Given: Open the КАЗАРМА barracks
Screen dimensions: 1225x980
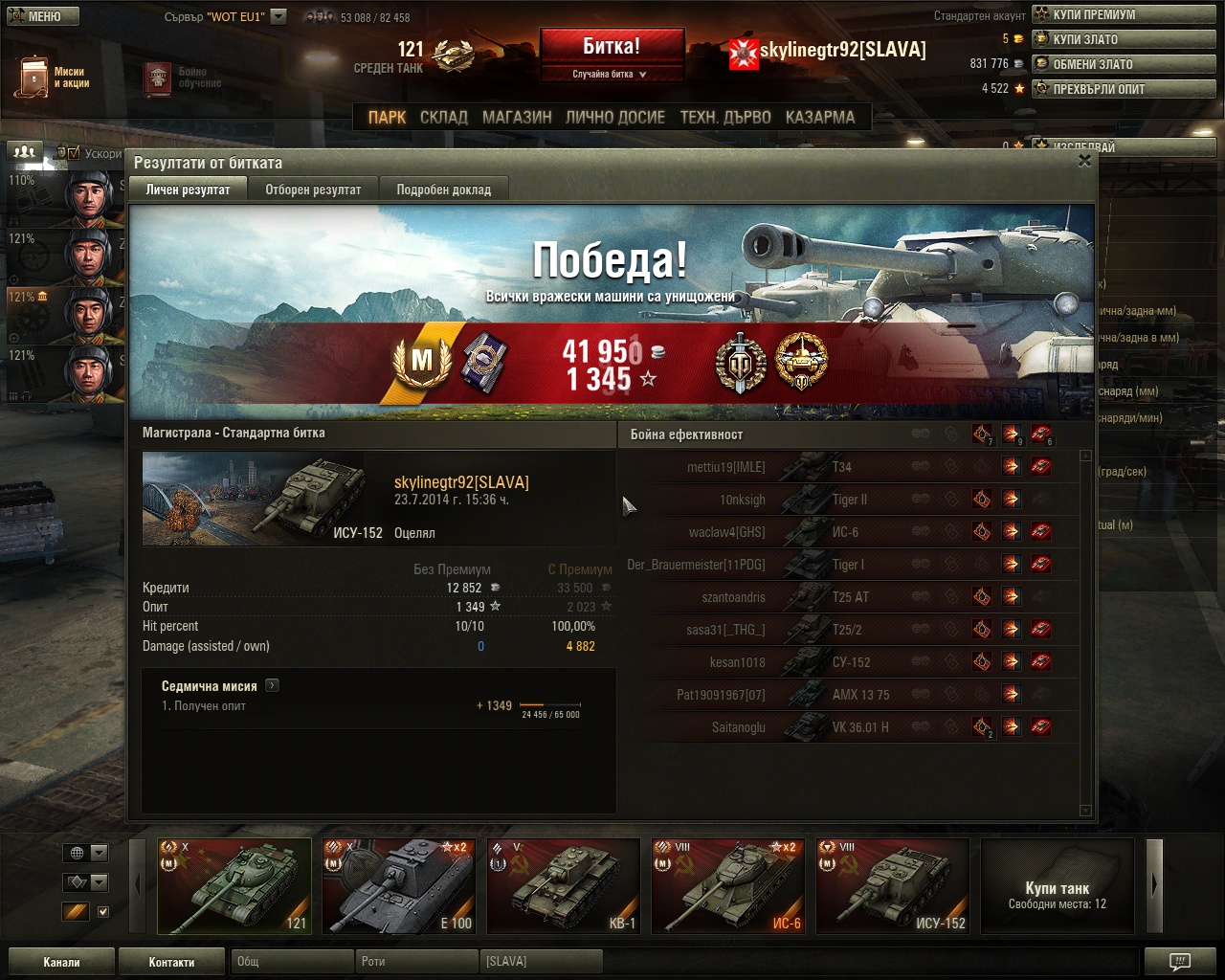Looking at the screenshot, I should coord(819,117).
